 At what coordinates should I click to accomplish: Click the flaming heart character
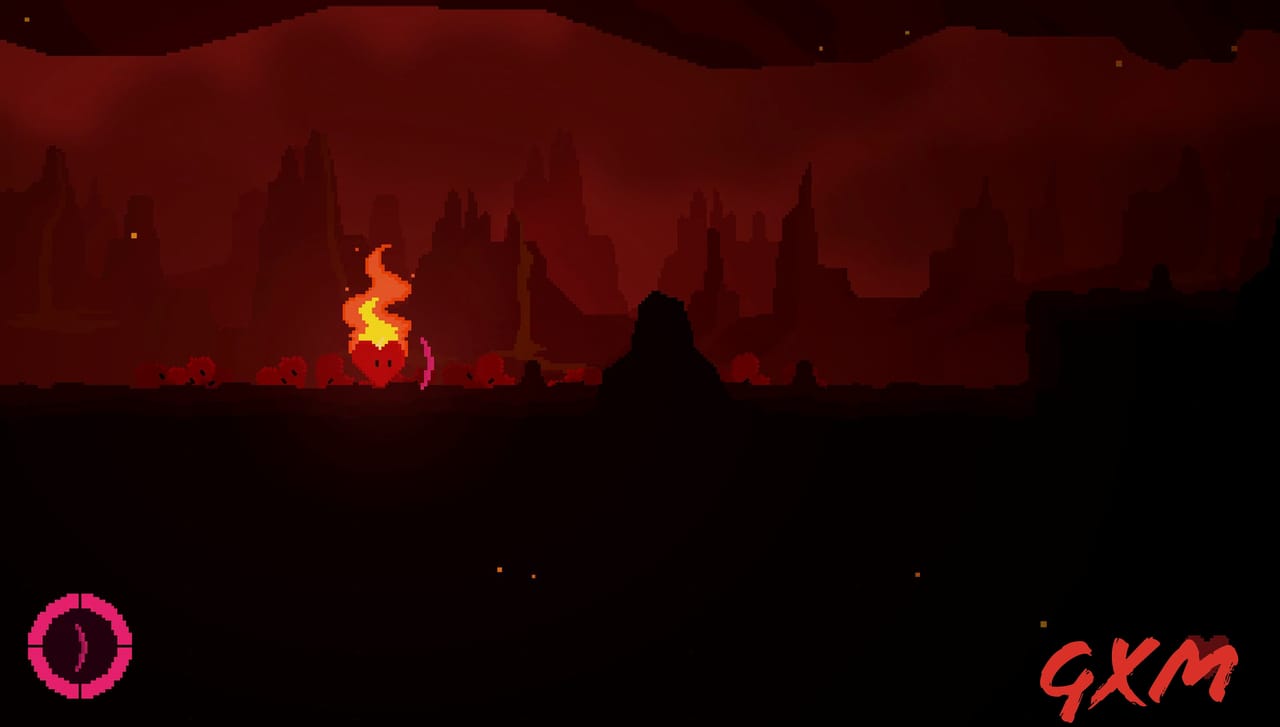pos(378,362)
